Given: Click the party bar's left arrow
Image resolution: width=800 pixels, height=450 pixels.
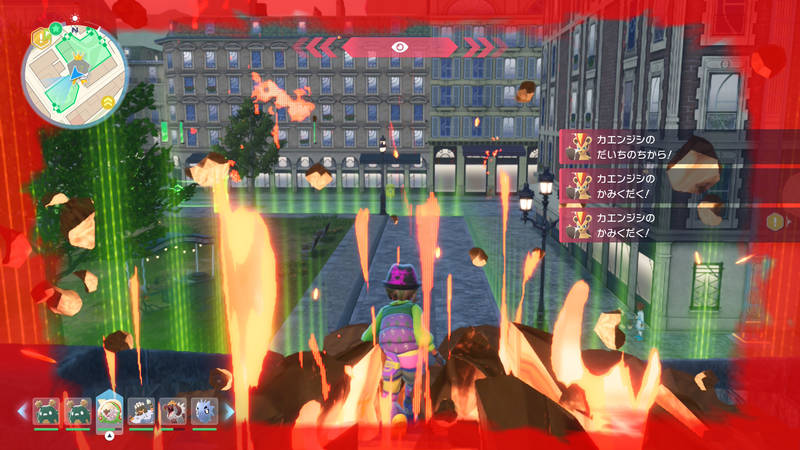Looking at the screenshot, I should click(x=22, y=411).
